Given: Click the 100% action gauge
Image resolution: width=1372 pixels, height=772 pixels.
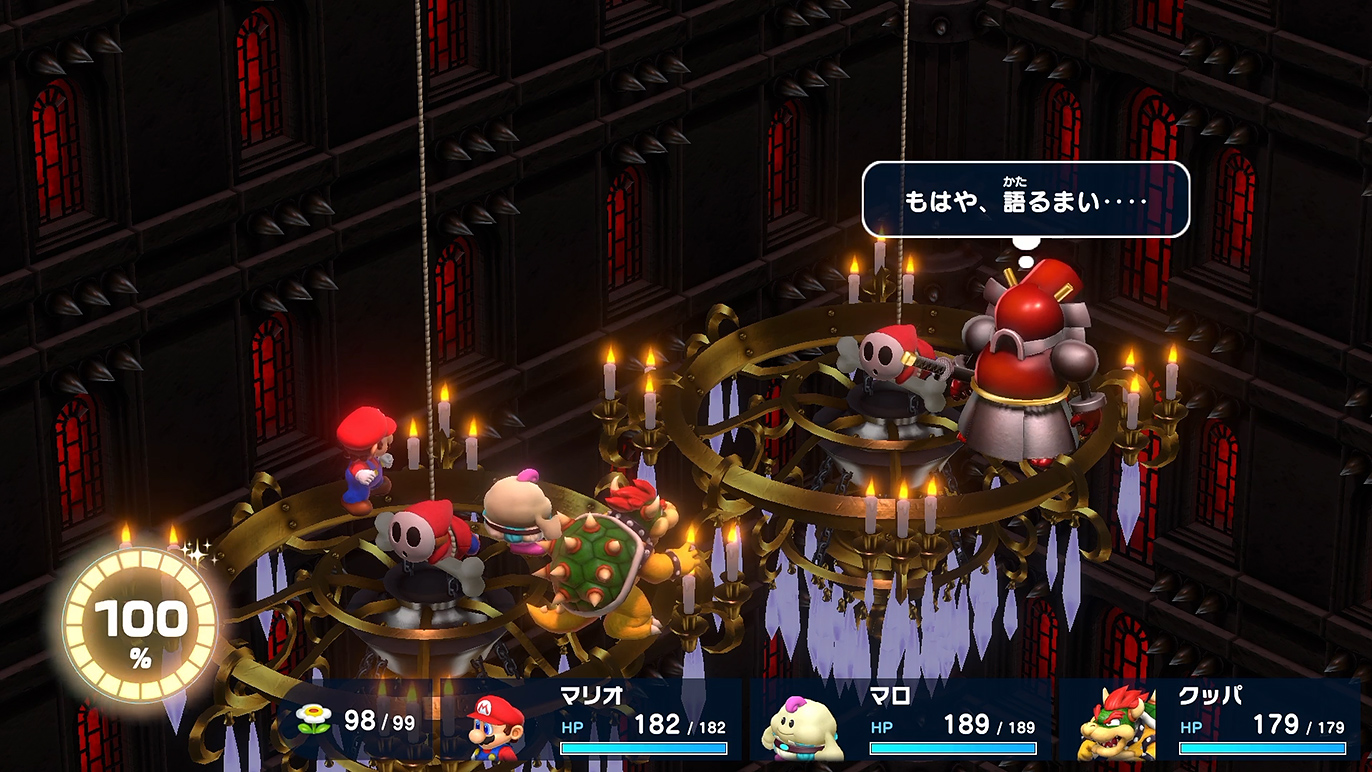Looking at the screenshot, I should 140,626.
